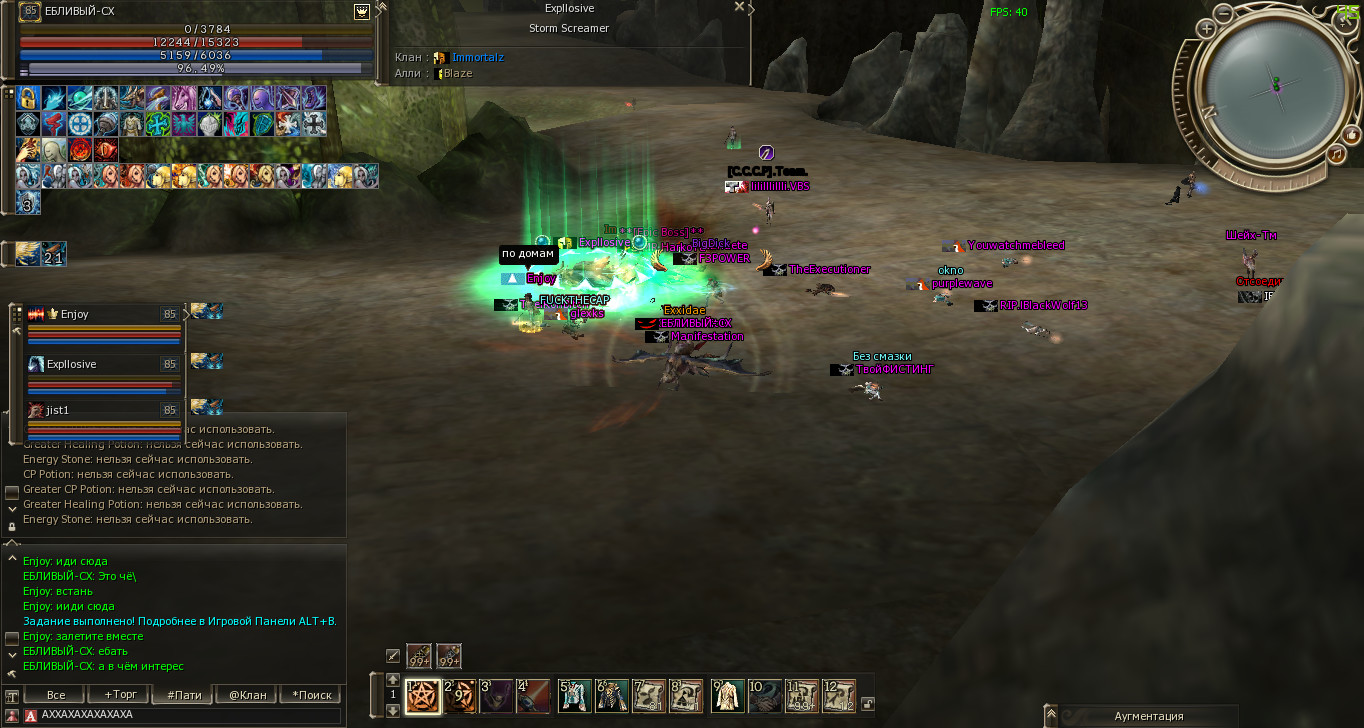Viewport: 1364px width, 728px height.
Task: Use the handshake action in slot 10
Action: [x=765, y=695]
